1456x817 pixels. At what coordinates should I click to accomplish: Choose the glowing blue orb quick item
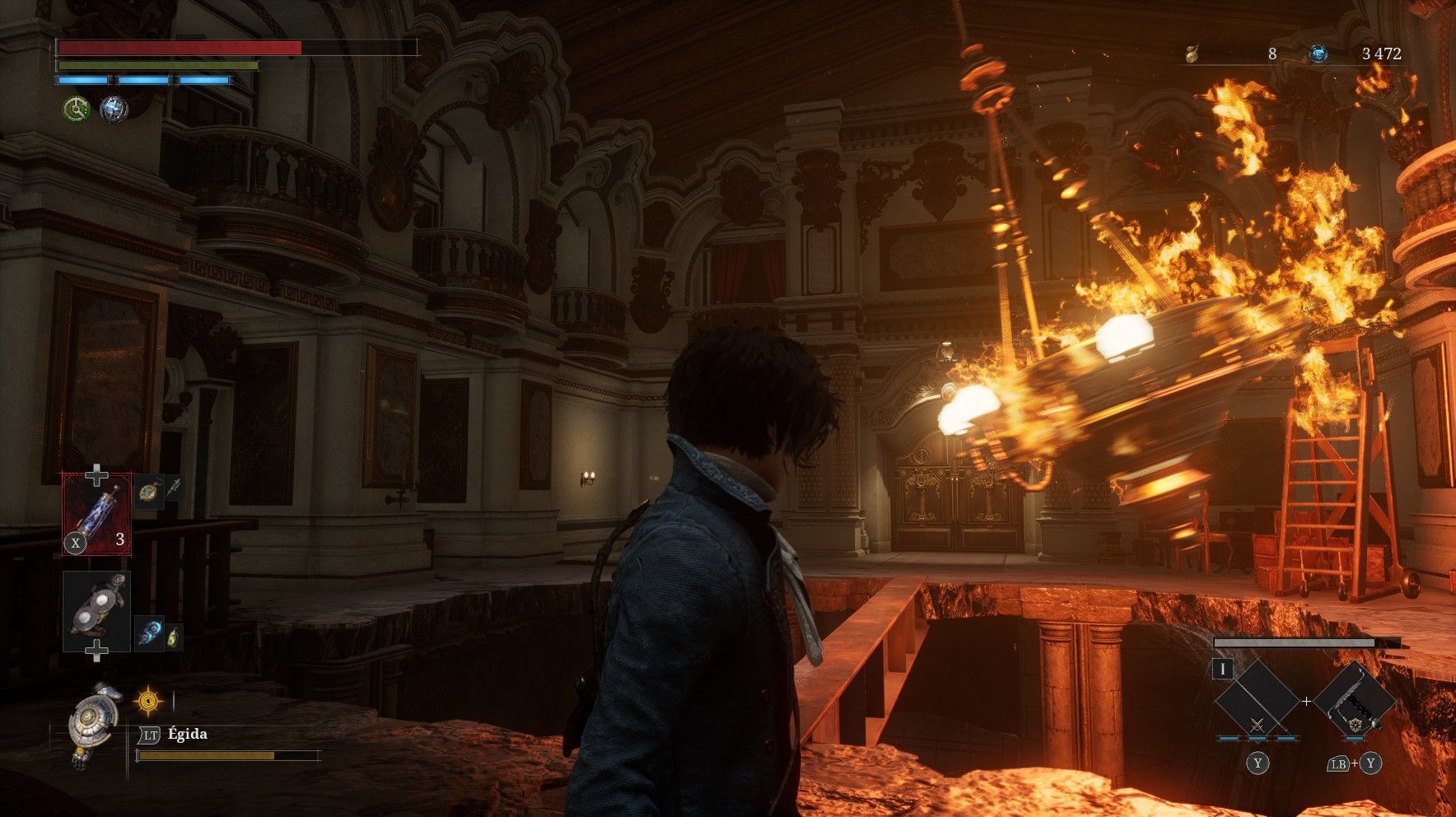click(x=149, y=634)
